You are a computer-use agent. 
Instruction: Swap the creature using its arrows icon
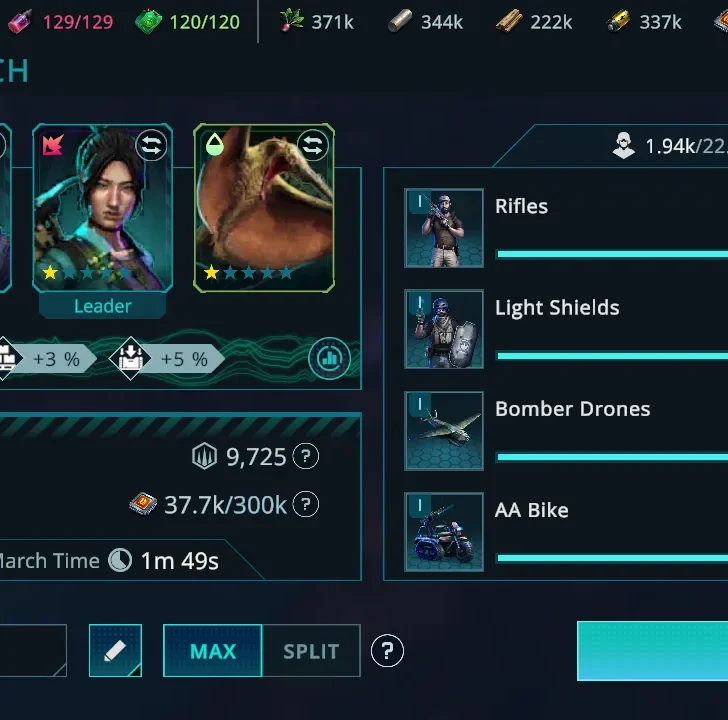click(x=312, y=146)
